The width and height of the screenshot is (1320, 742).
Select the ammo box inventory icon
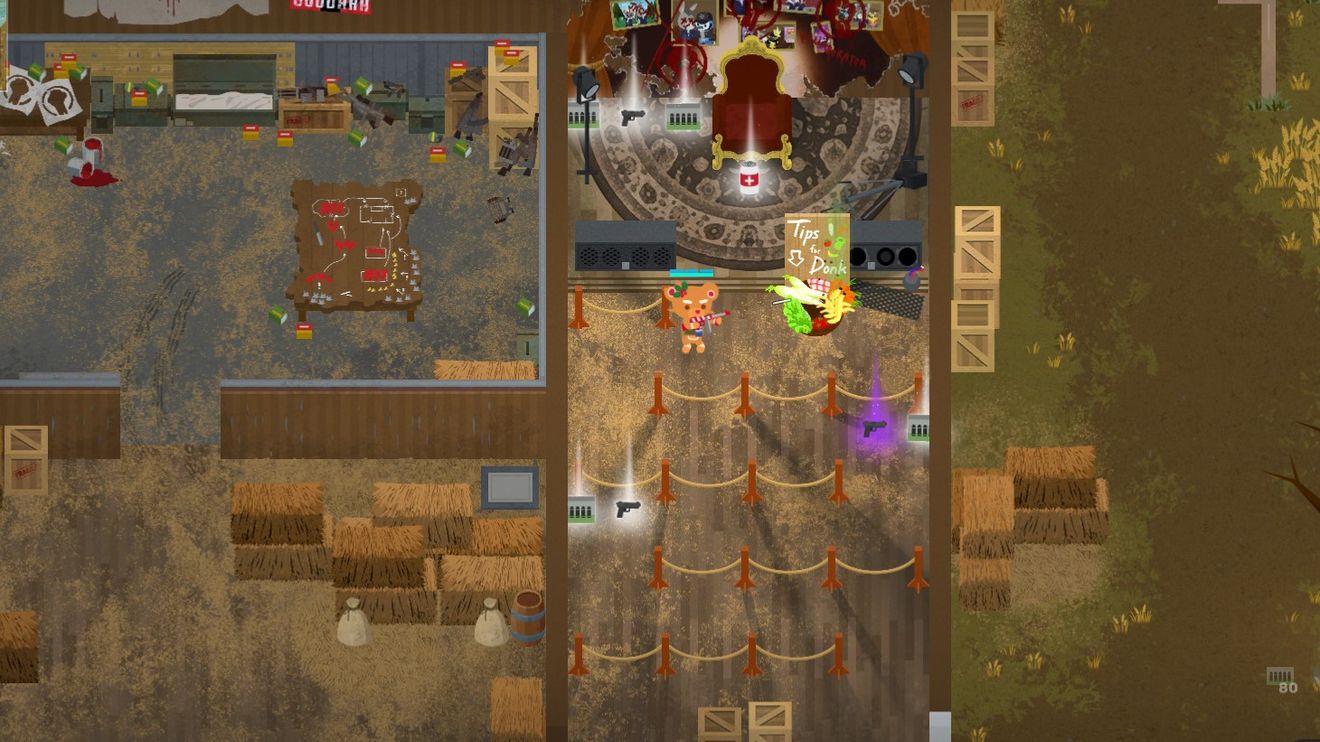pyautogui.click(x=1279, y=677)
